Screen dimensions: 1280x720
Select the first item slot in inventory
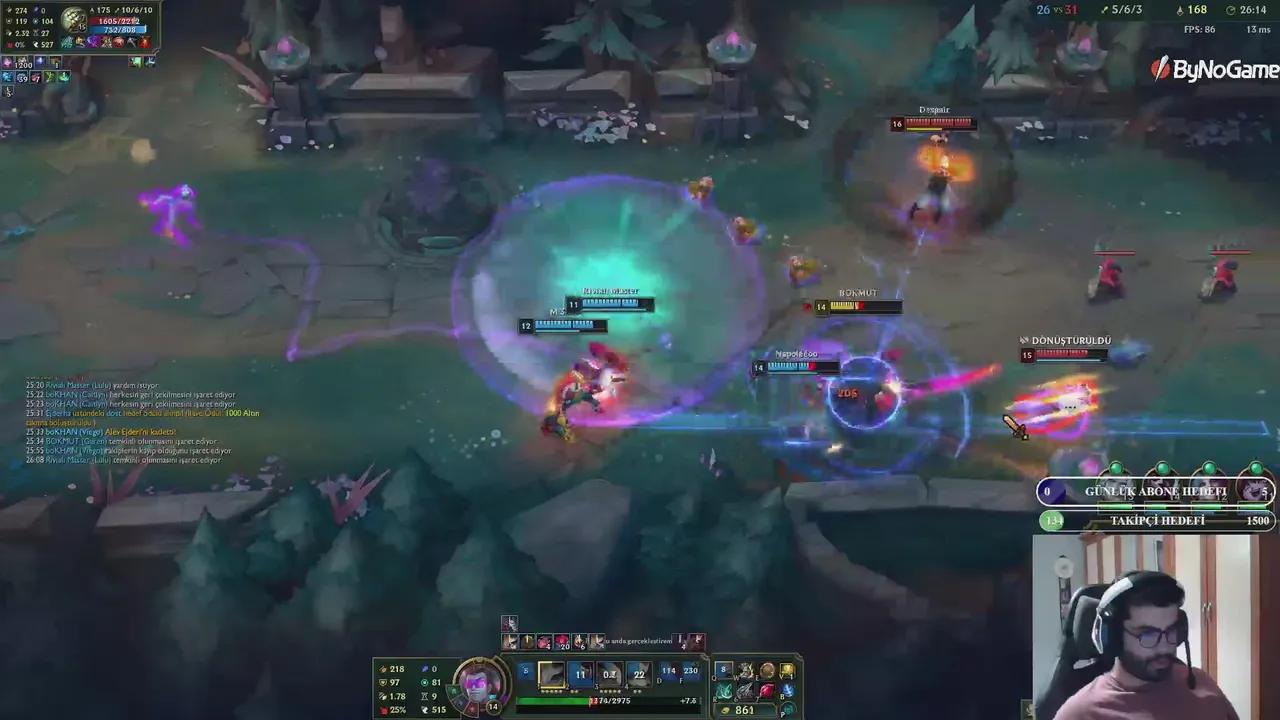point(722,670)
